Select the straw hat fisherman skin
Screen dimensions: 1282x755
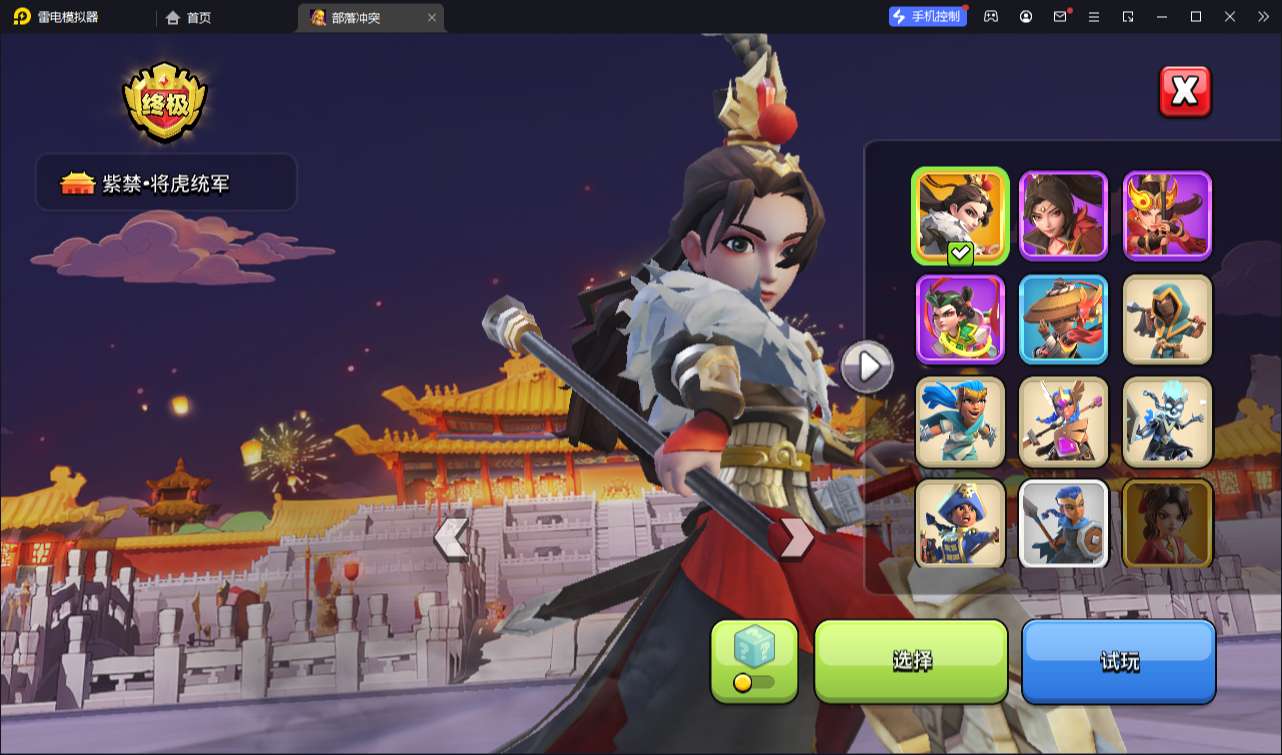coord(1063,320)
